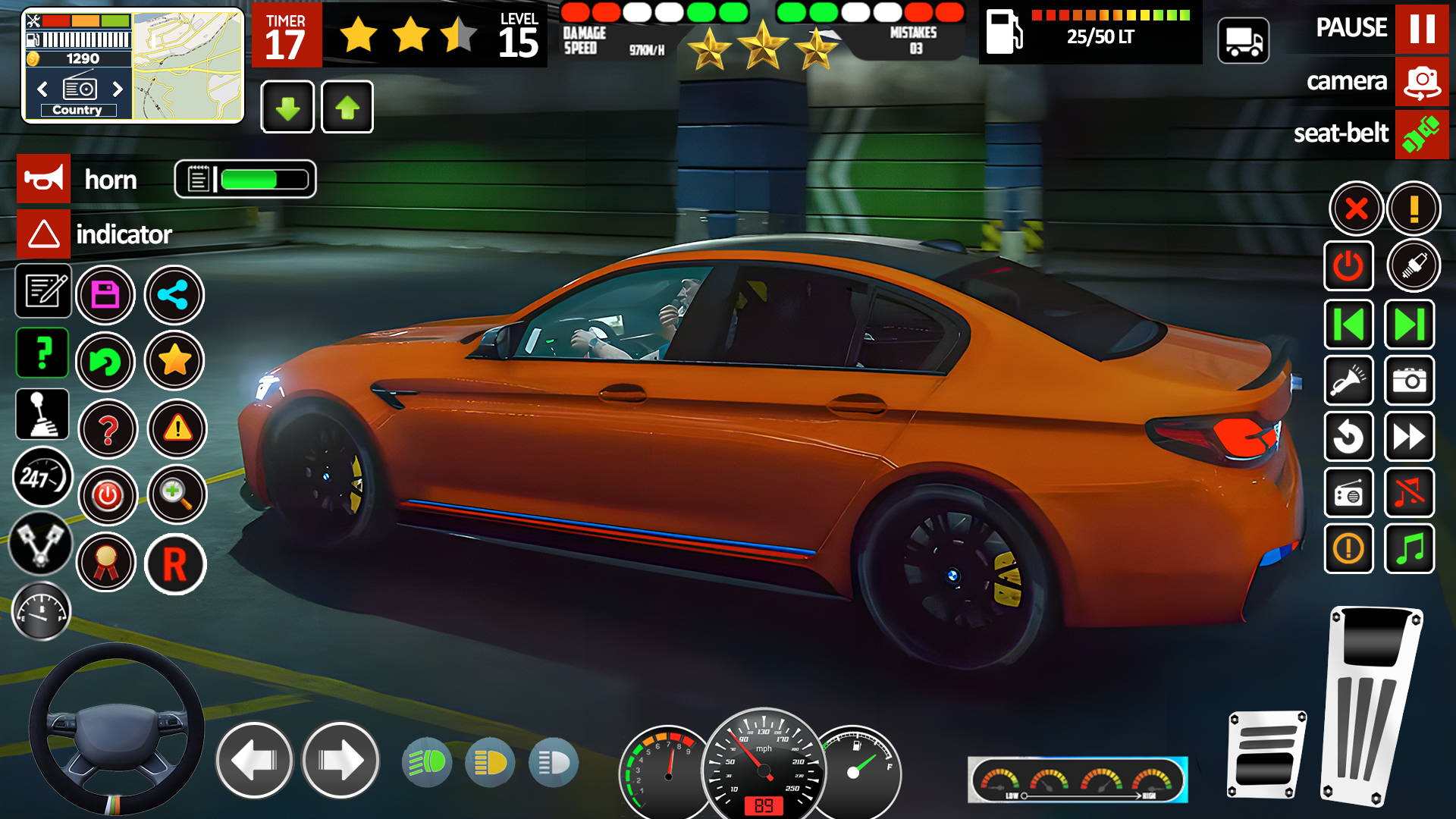Share progress with the share icon
The image size is (1456, 819).
pyautogui.click(x=174, y=295)
